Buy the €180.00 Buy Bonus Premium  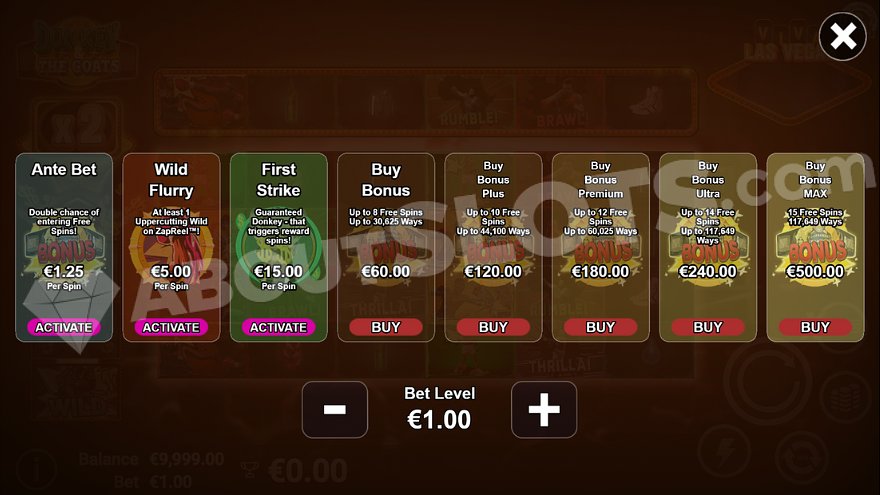tap(600, 327)
